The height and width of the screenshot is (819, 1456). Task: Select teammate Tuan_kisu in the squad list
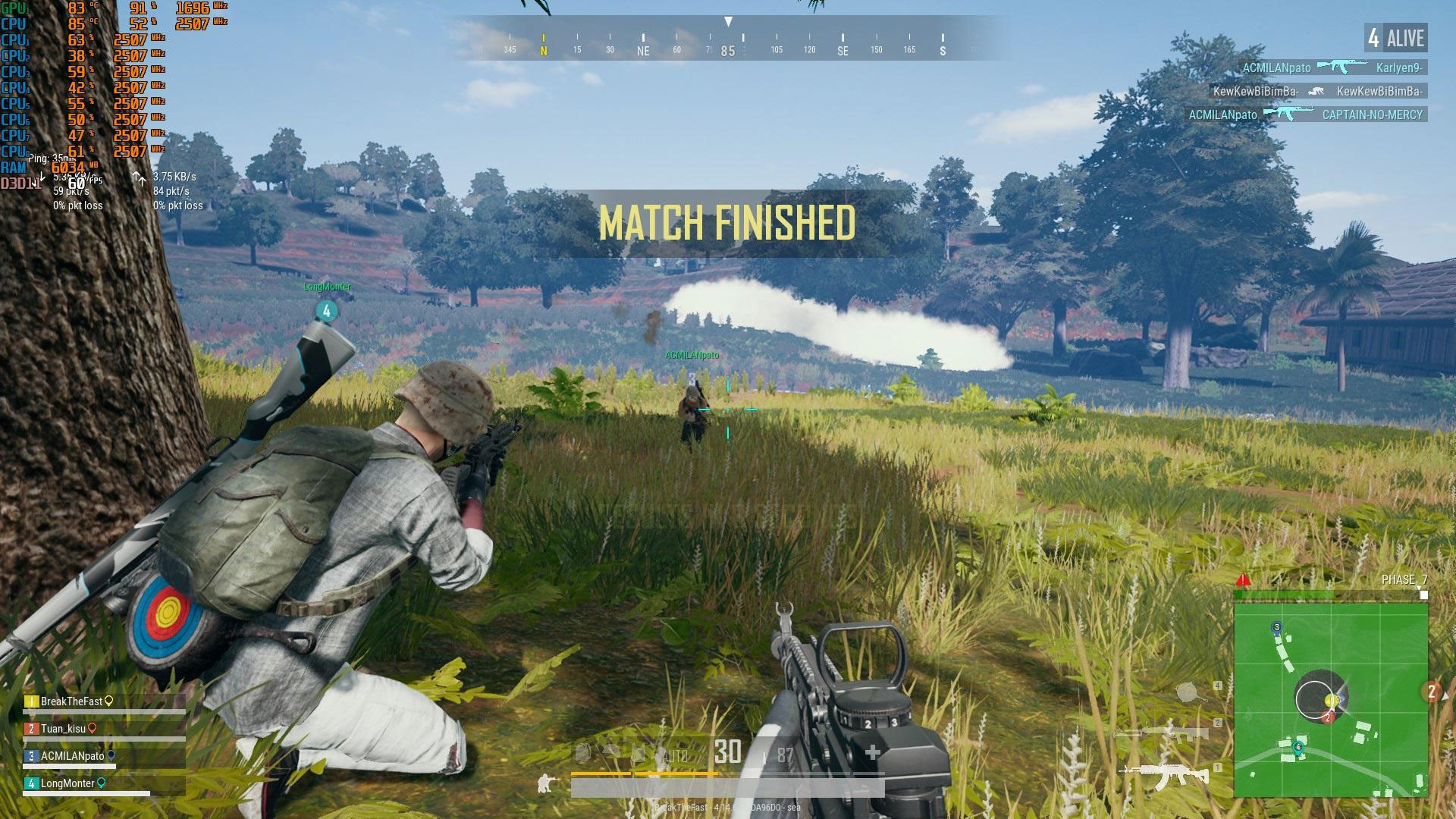click(x=64, y=729)
